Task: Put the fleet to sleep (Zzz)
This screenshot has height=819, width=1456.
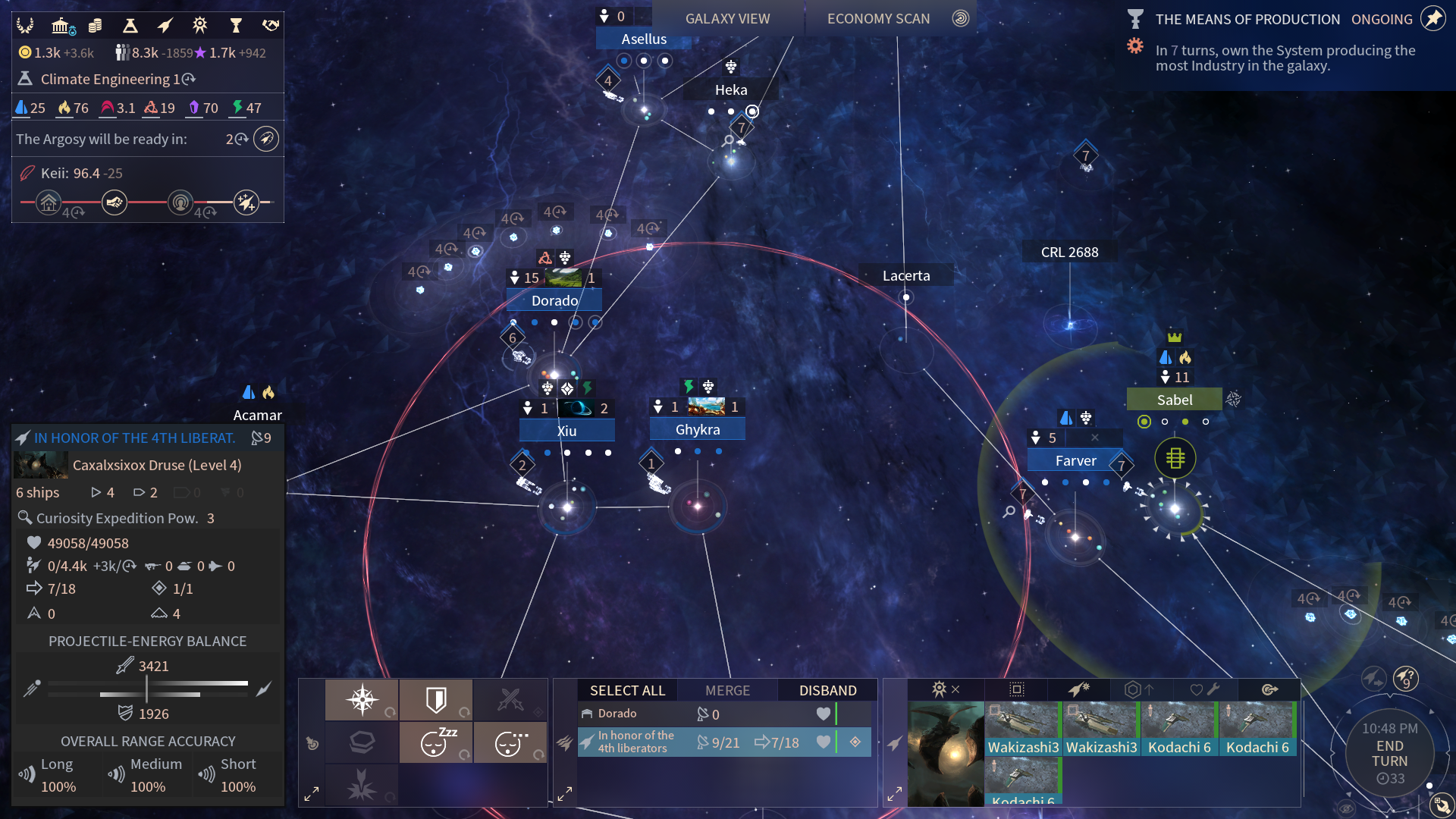Action: click(x=436, y=742)
